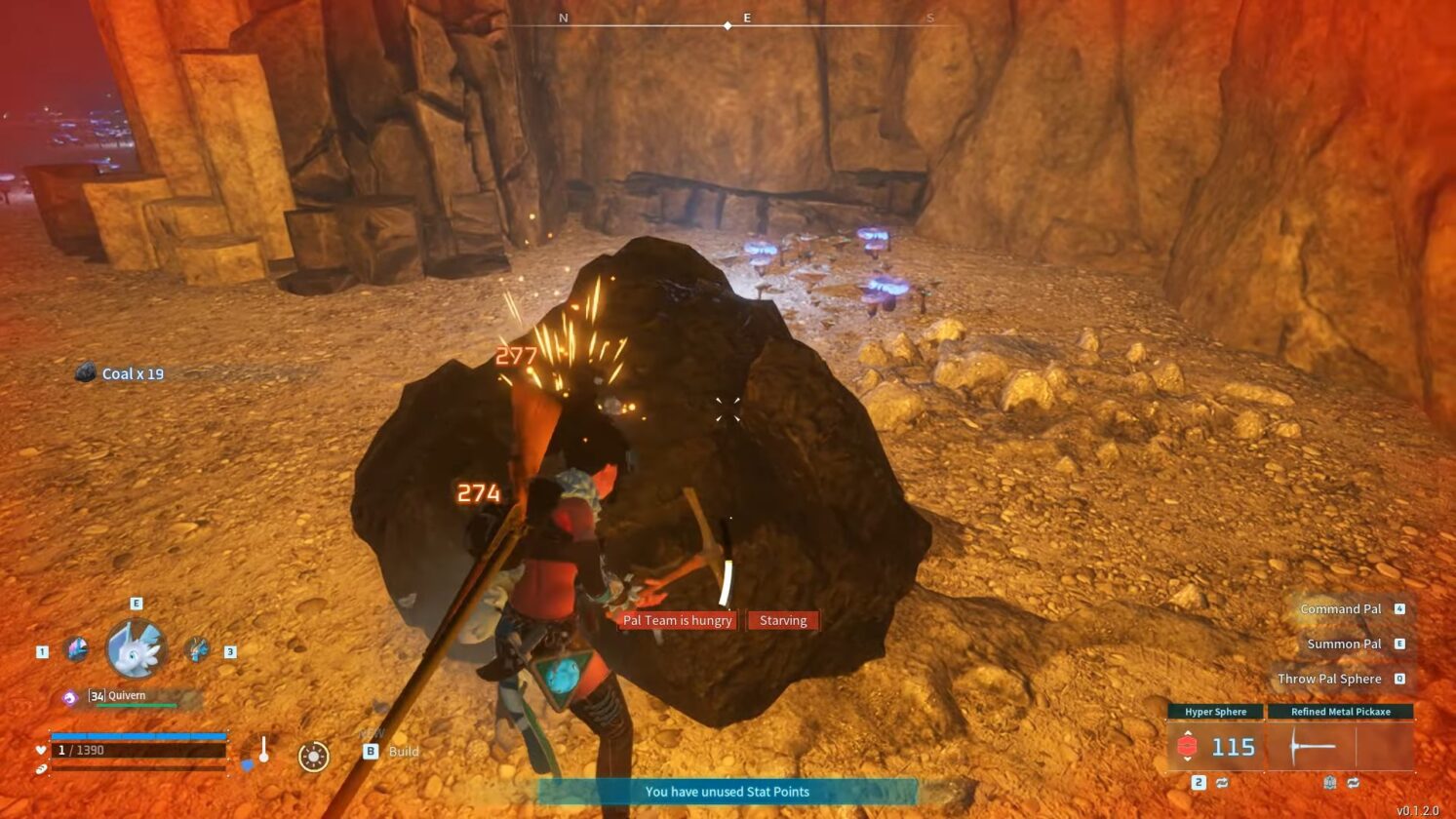This screenshot has height=819, width=1456.
Task: Cycle the Pal Sphere type swap icon
Action: coord(1222,783)
